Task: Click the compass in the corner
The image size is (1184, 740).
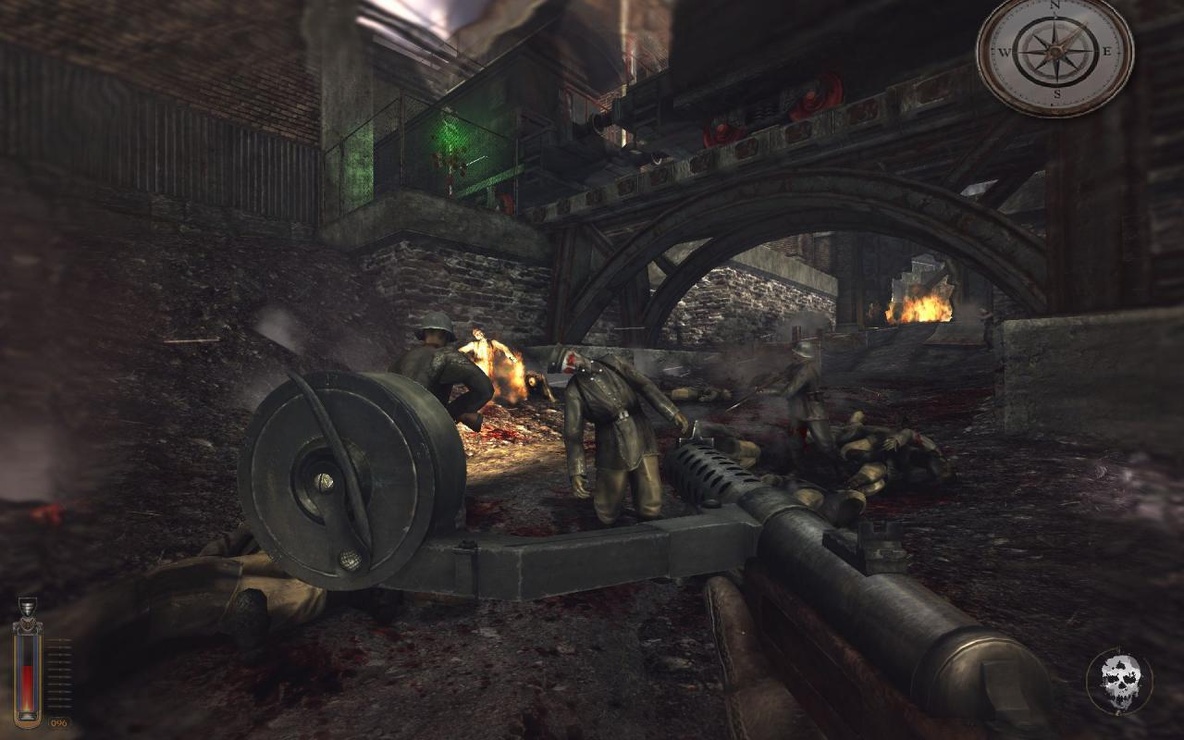Action: point(1055,57)
